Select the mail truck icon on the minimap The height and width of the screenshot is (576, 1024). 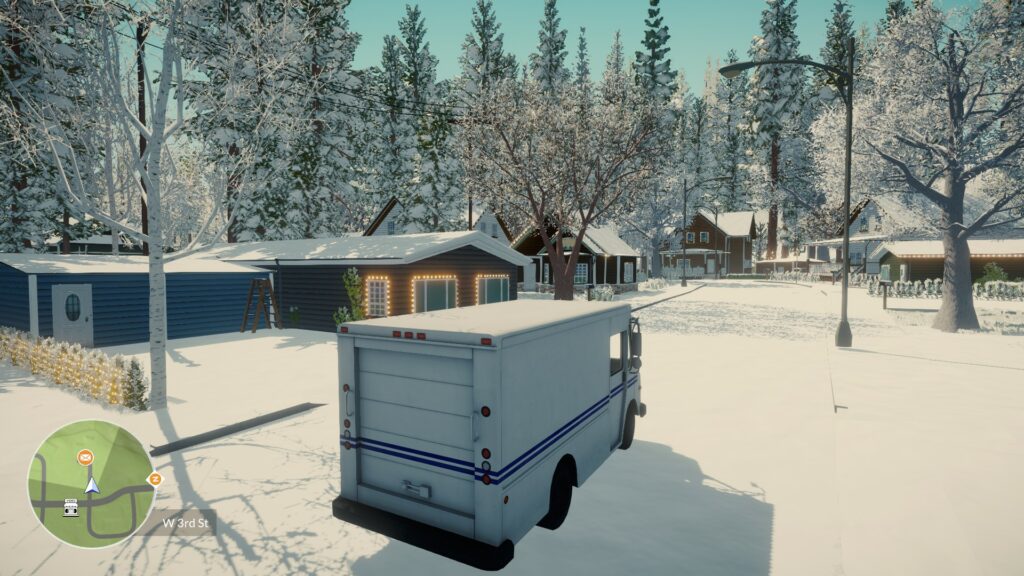[71, 507]
